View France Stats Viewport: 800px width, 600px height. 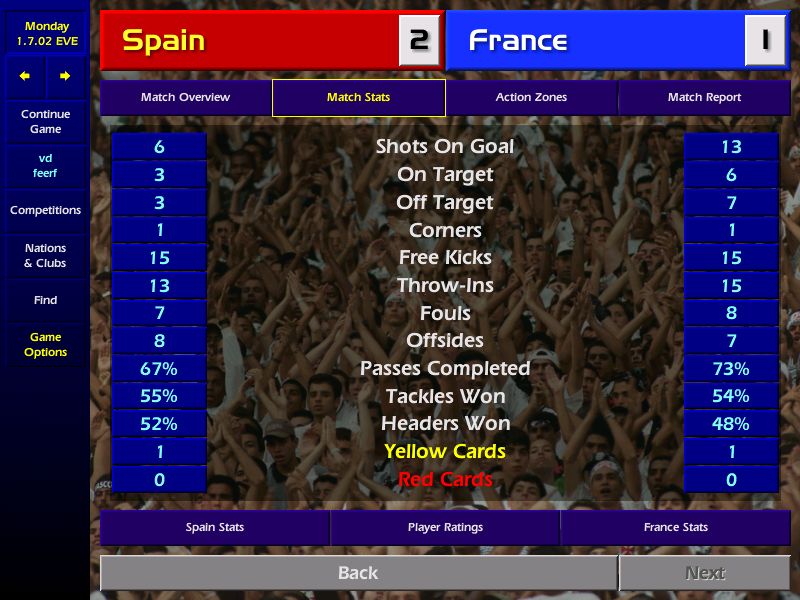(x=675, y=527)
